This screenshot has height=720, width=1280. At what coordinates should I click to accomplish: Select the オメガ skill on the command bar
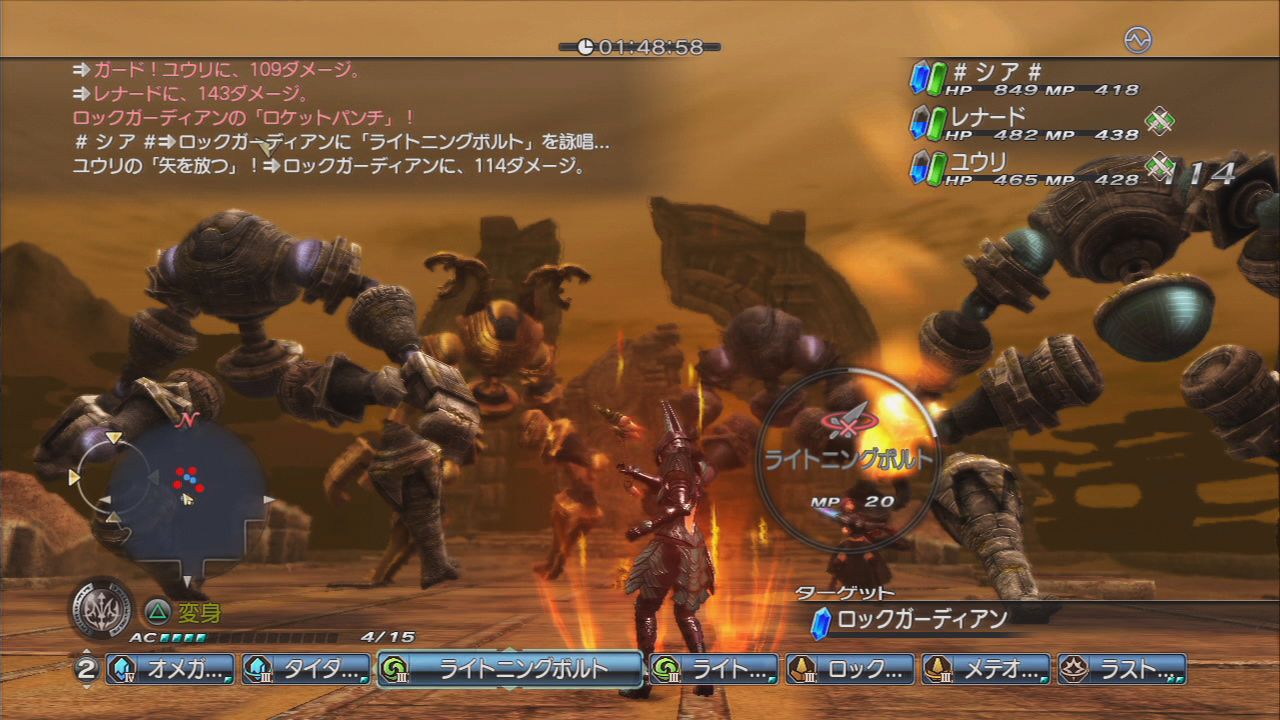171,669
